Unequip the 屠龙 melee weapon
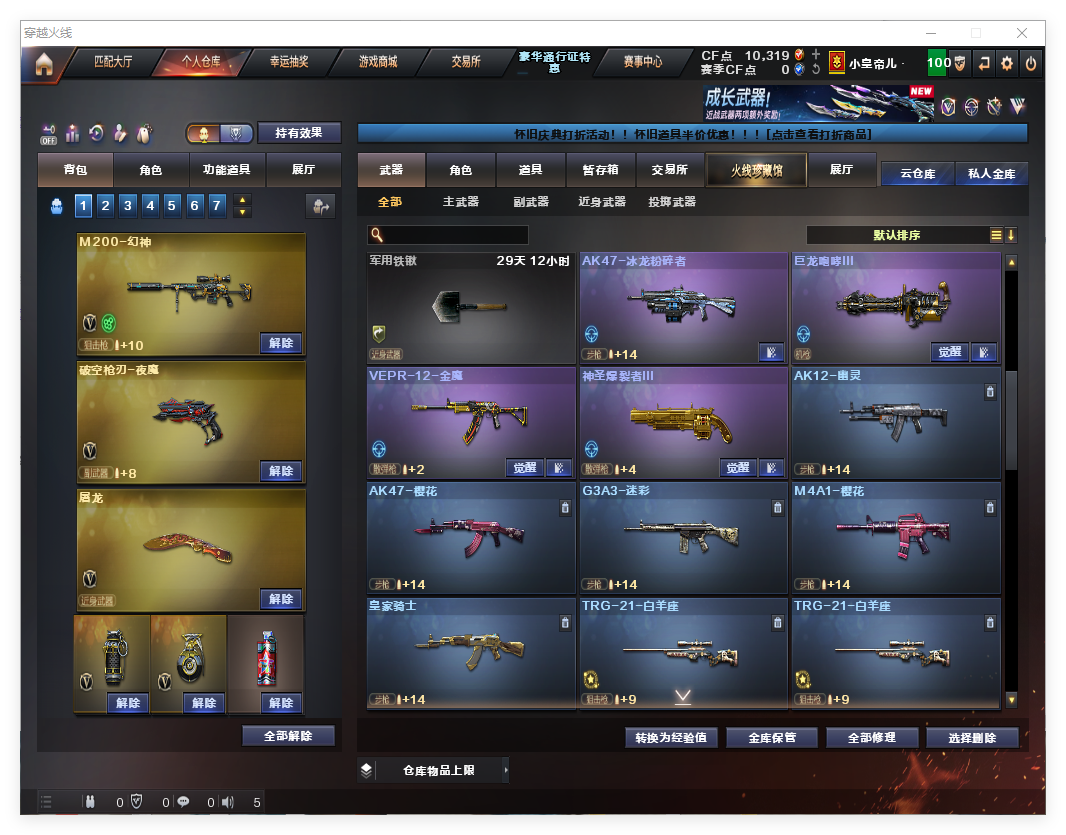The height and width of the screenshot is (835, 1066). pyautogui.click(x=281, y=599)
